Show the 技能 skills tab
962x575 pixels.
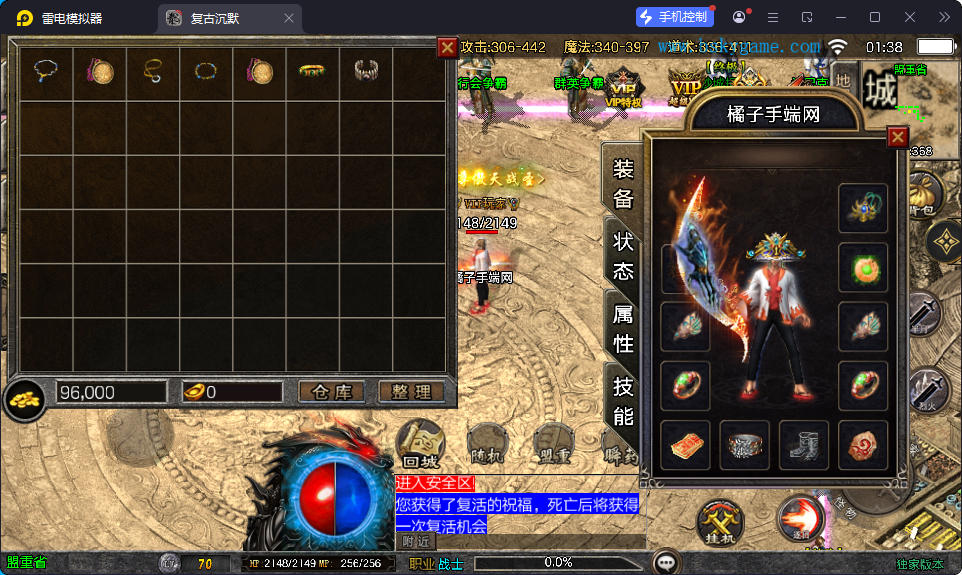(623, 401)
